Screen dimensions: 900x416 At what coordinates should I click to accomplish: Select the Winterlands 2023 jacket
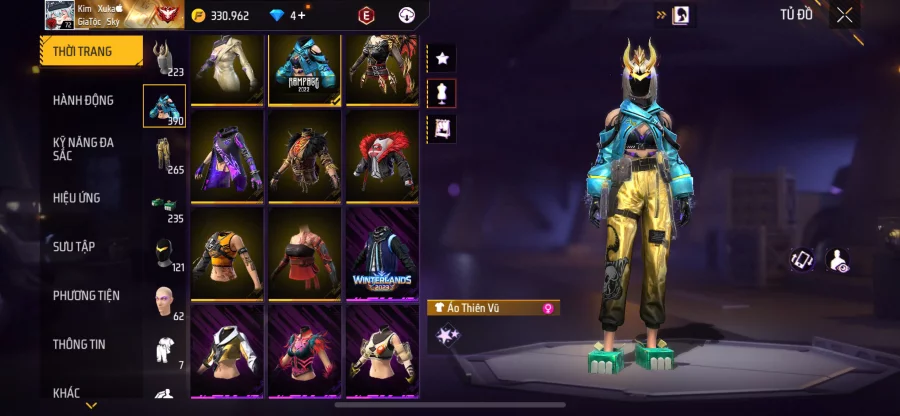(382, 253)
